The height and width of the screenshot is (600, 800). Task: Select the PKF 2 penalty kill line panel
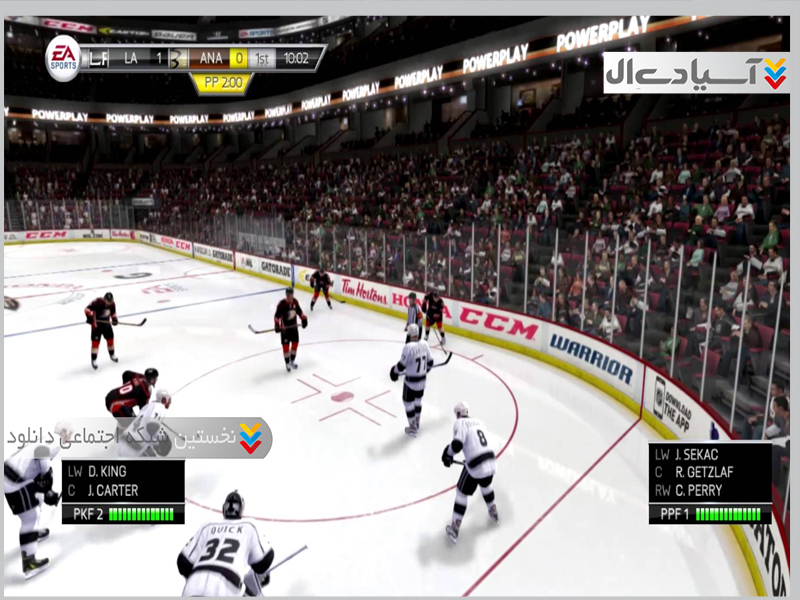pyautogui.click(x=123, y=491)
